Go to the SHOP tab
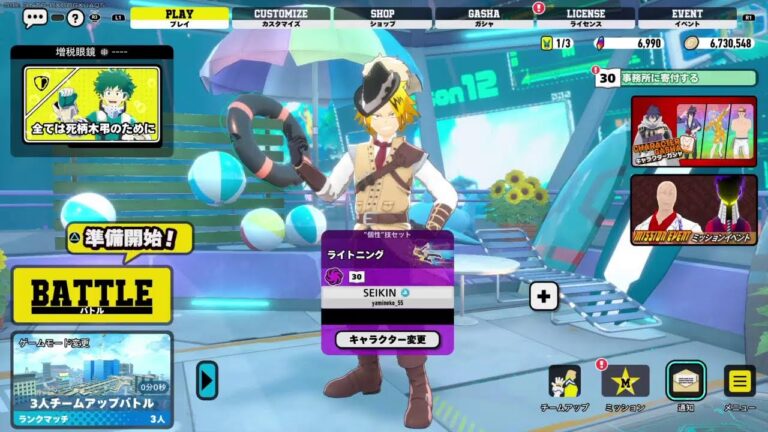 tap(382, 17)
